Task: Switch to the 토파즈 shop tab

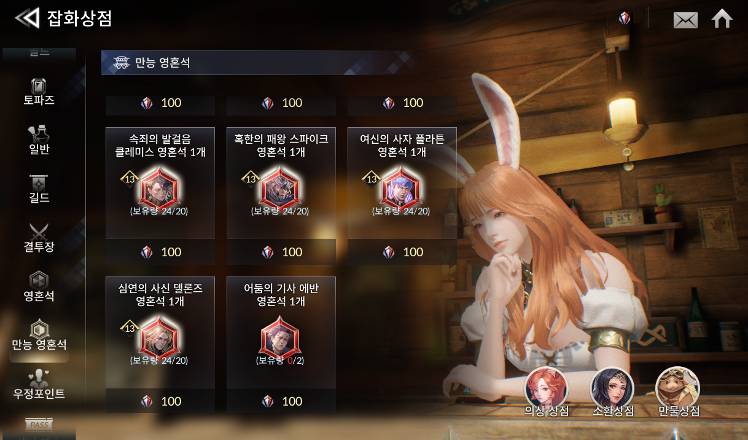Action: coord(39,91)
